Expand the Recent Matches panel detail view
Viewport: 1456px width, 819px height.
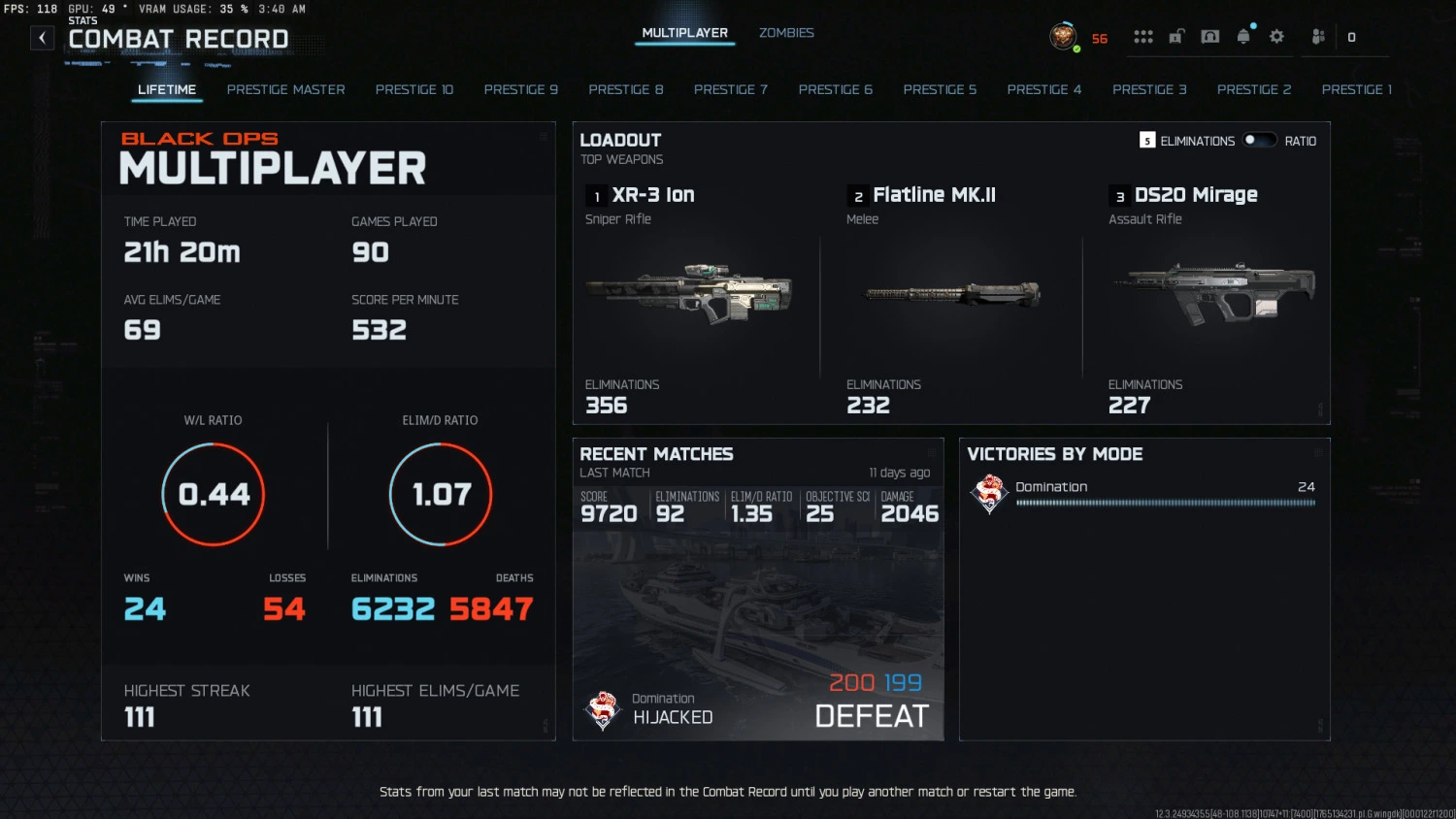pos(932,450)
